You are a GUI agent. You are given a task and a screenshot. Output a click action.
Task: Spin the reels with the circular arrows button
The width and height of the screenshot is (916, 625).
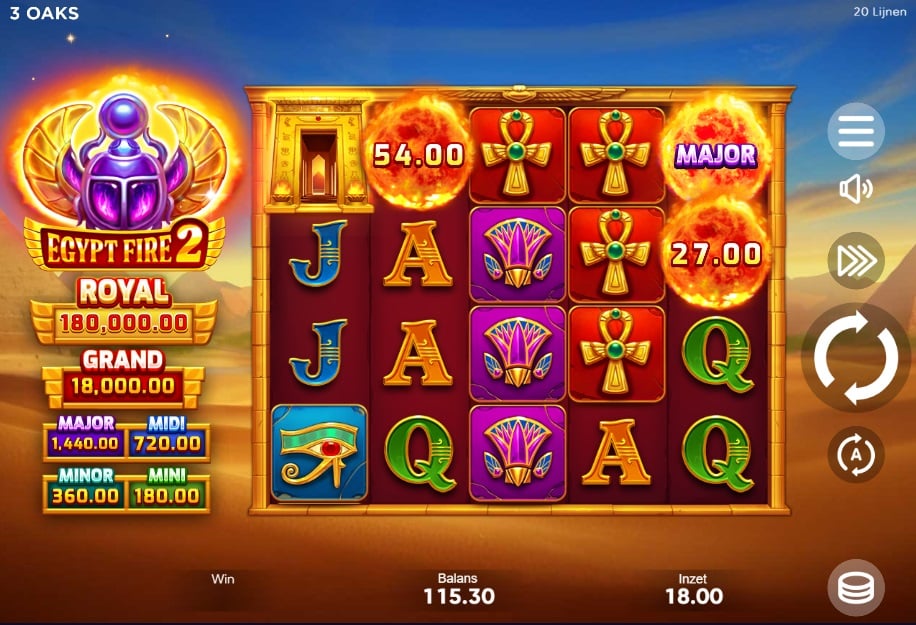tap(855, 357)
